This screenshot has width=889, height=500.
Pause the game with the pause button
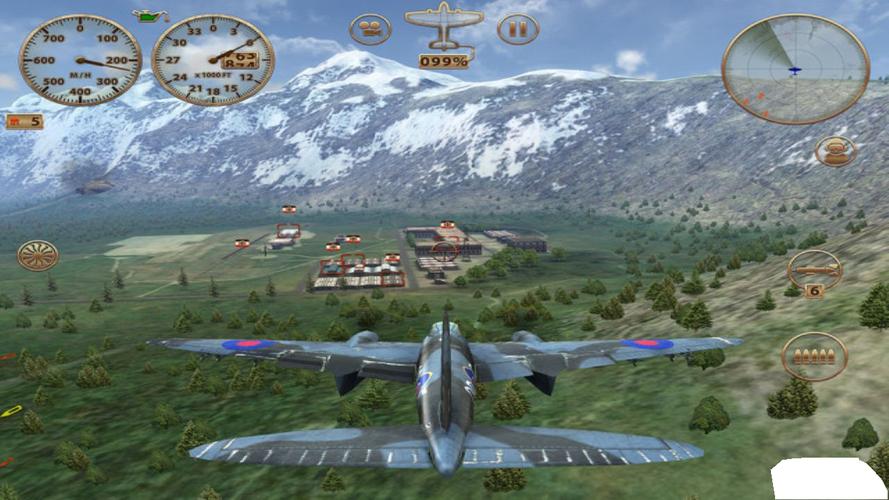pos(517,28)
